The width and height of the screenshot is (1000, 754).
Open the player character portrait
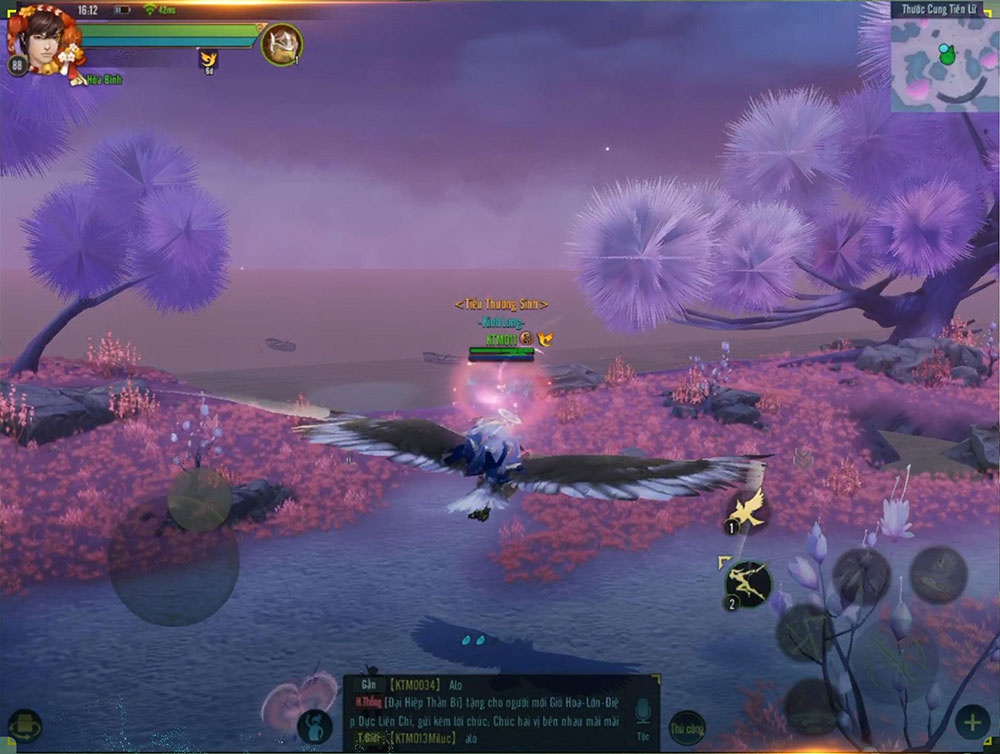[x=40, y=40]
